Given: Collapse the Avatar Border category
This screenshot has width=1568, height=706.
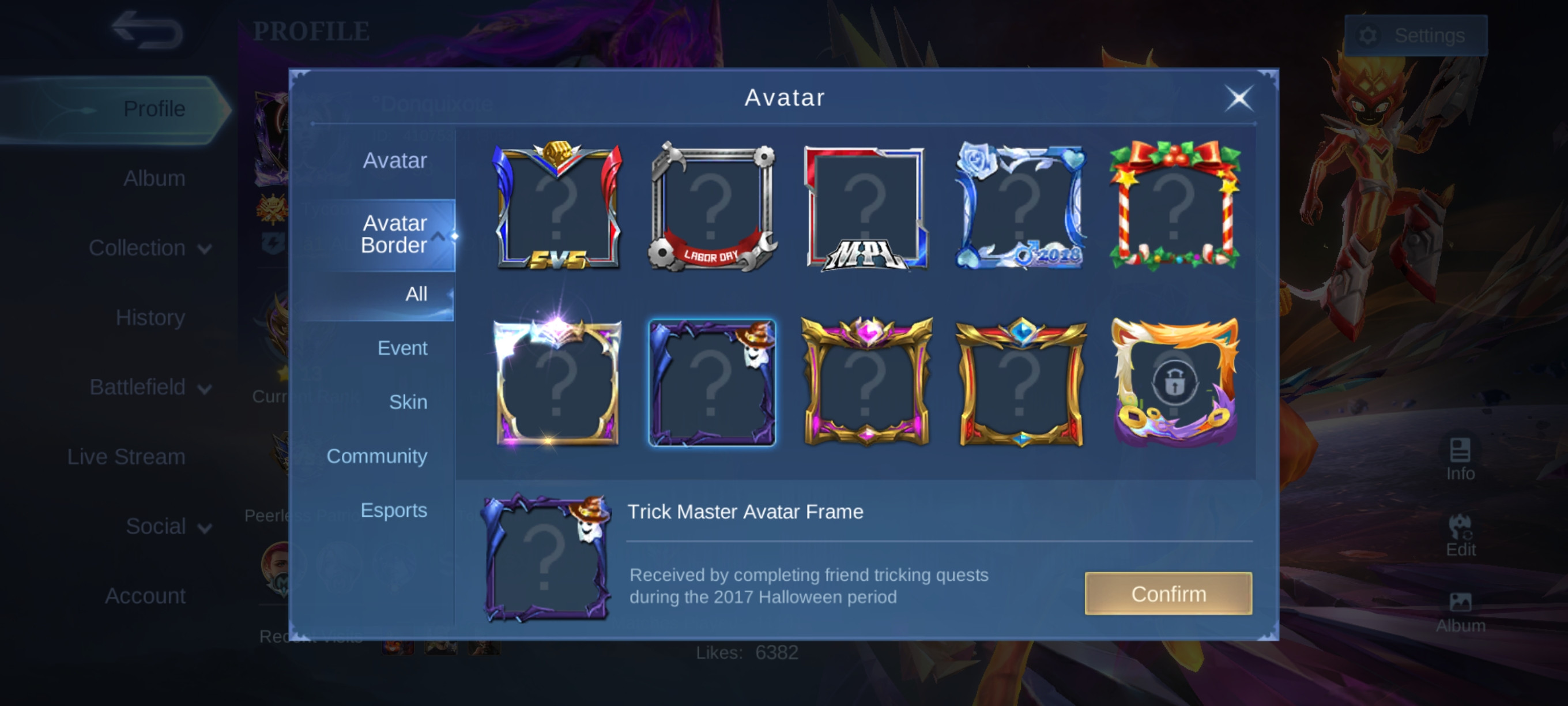Looking at the screenshot, I should click(438, 235).
